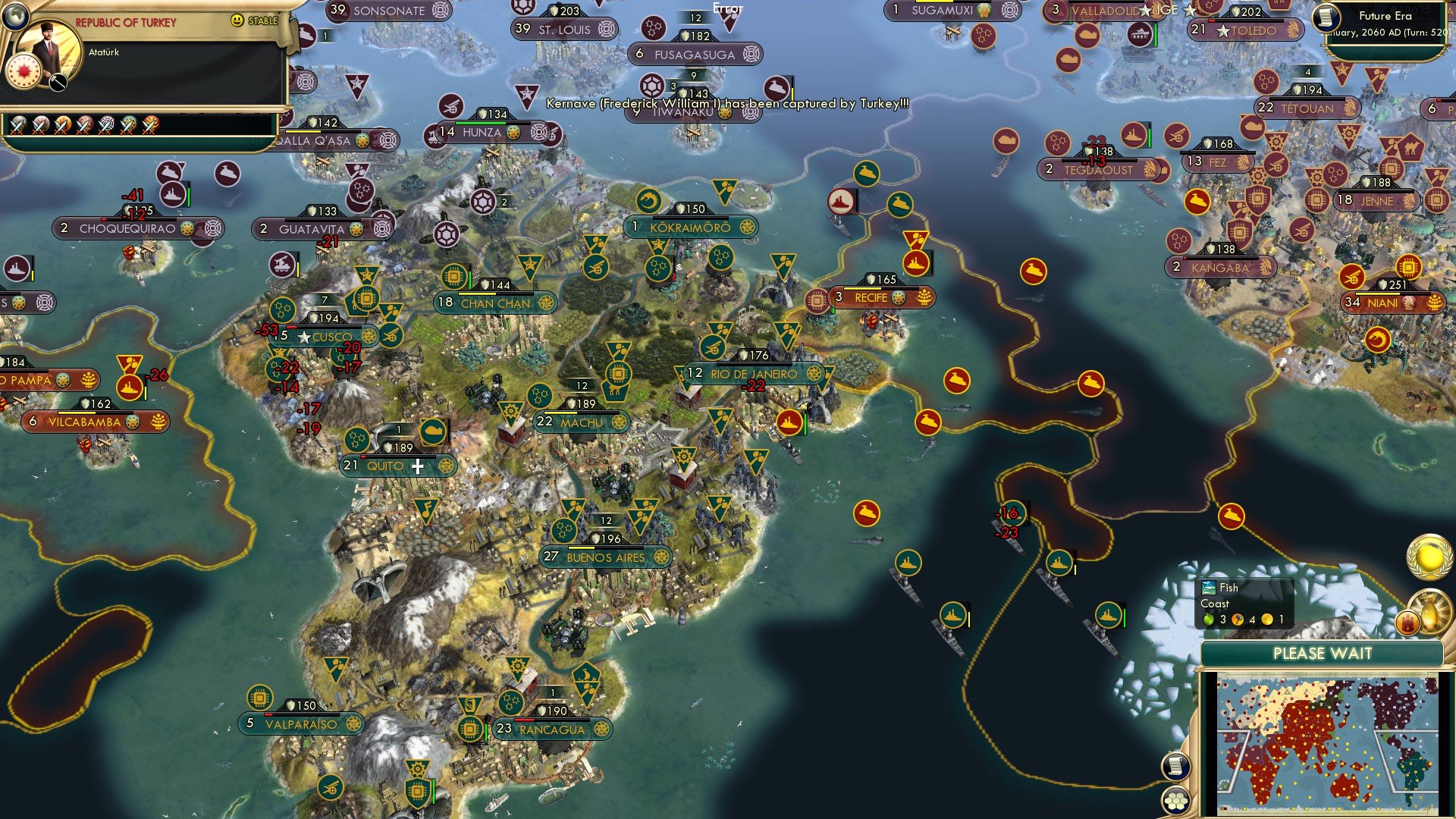Select the Buenos Aires city banner
The width and height of the screenshot is (1456, 819).
pyautogui.click(x=605, y=557)
